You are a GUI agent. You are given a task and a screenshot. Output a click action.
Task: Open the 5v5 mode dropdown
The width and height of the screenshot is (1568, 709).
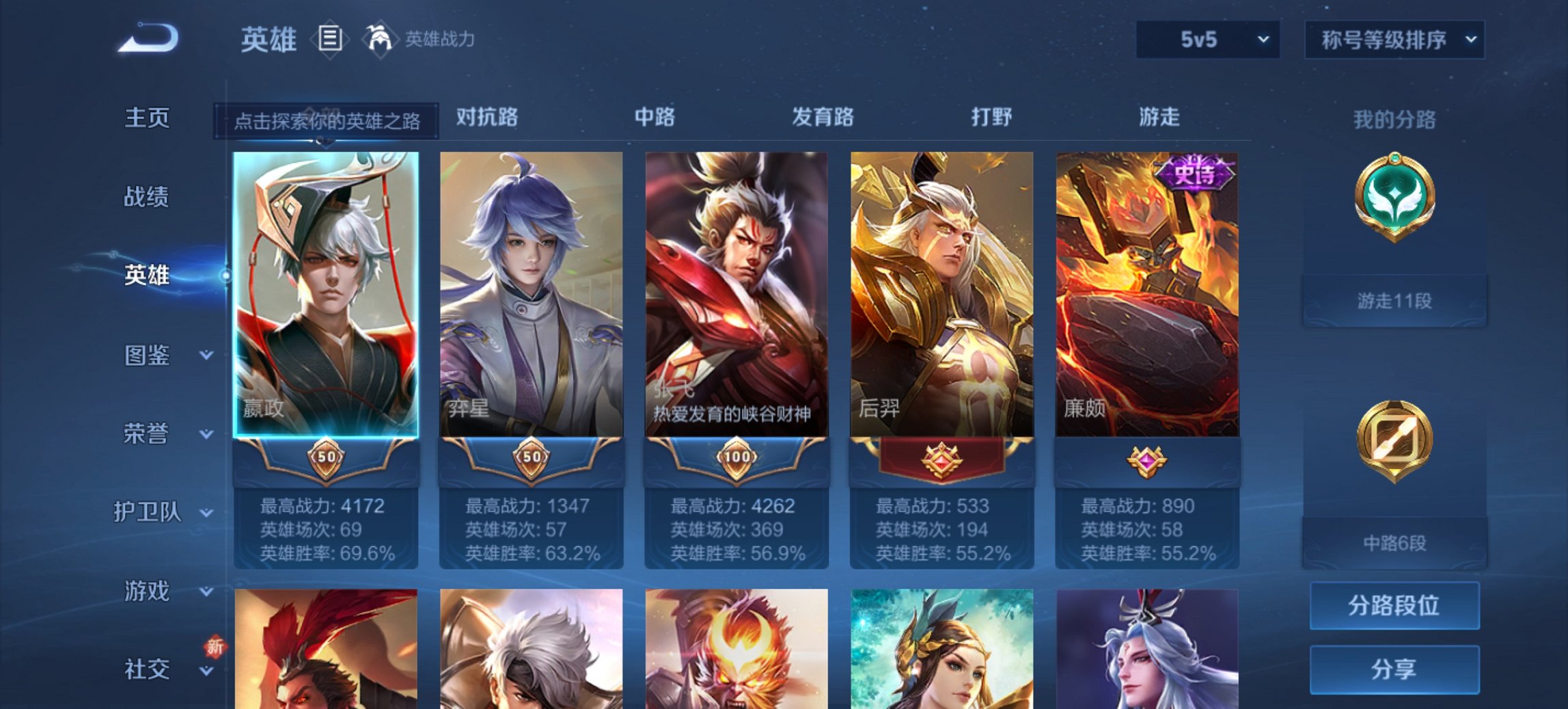tap(1207, 40)
